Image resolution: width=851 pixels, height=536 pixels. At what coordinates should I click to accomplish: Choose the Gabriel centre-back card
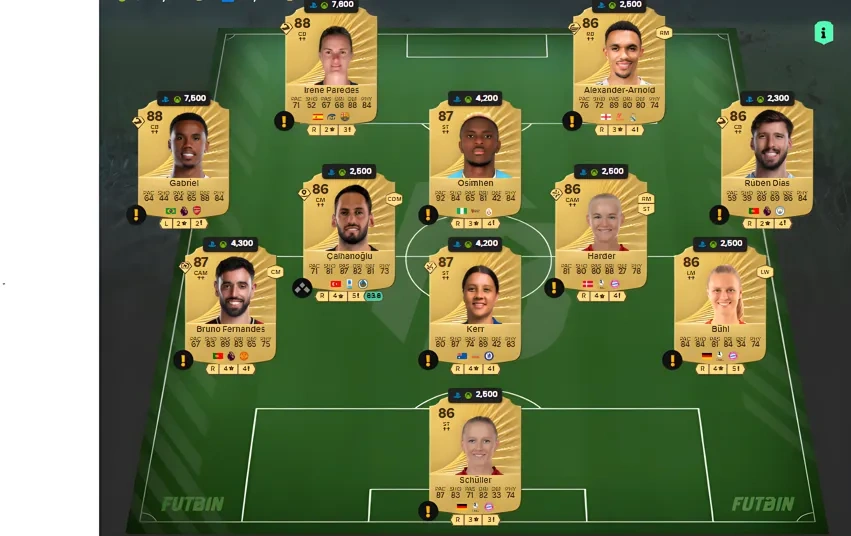pos(184,157)
